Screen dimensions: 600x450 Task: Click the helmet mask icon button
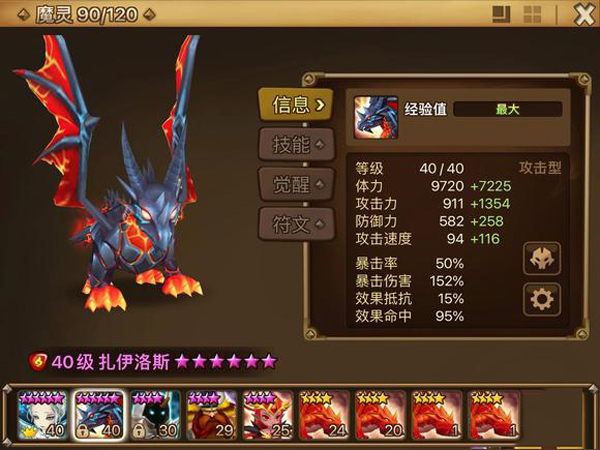pyautogui.click(x=542, y=258)
